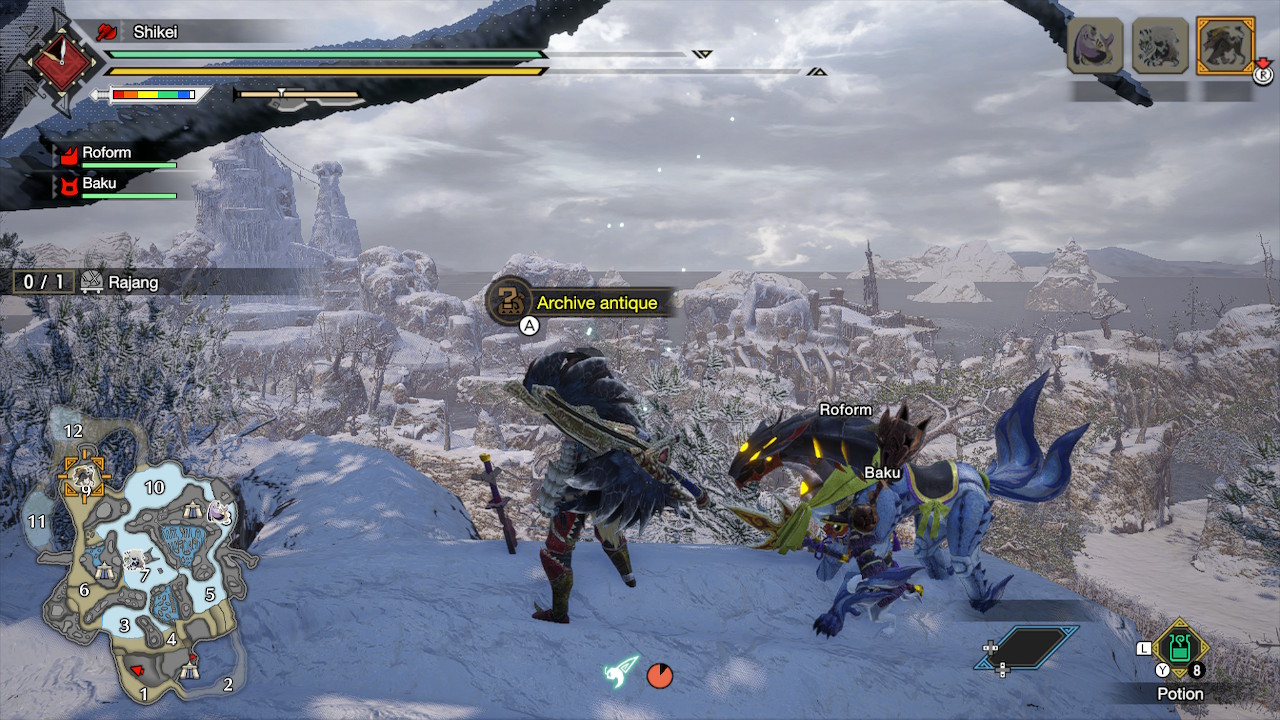Click the Rajang quest objective tracker
Viewport: 1280px width, 720px height.
[90, 282]
